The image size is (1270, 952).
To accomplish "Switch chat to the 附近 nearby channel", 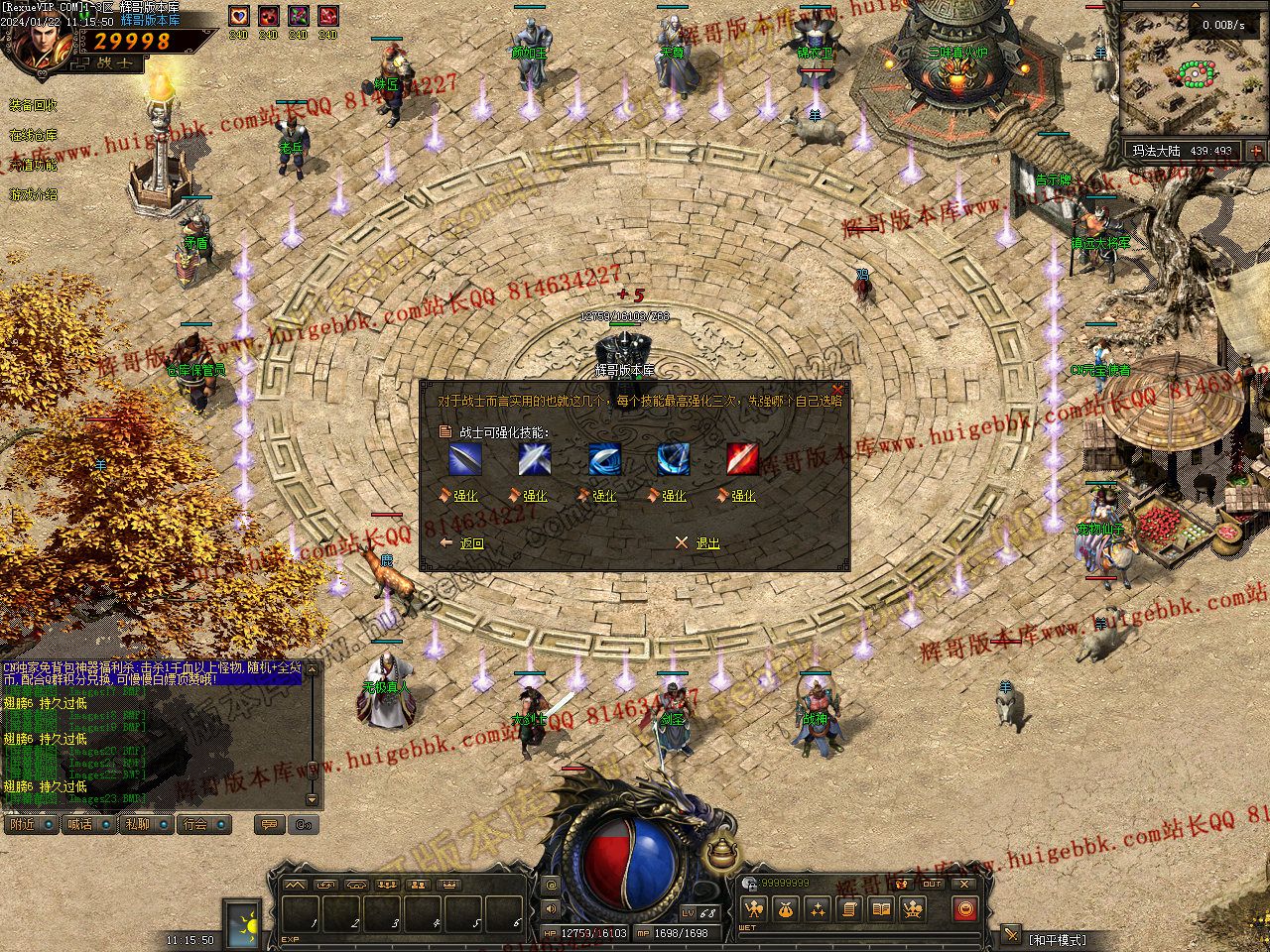I will coord(23,824).
